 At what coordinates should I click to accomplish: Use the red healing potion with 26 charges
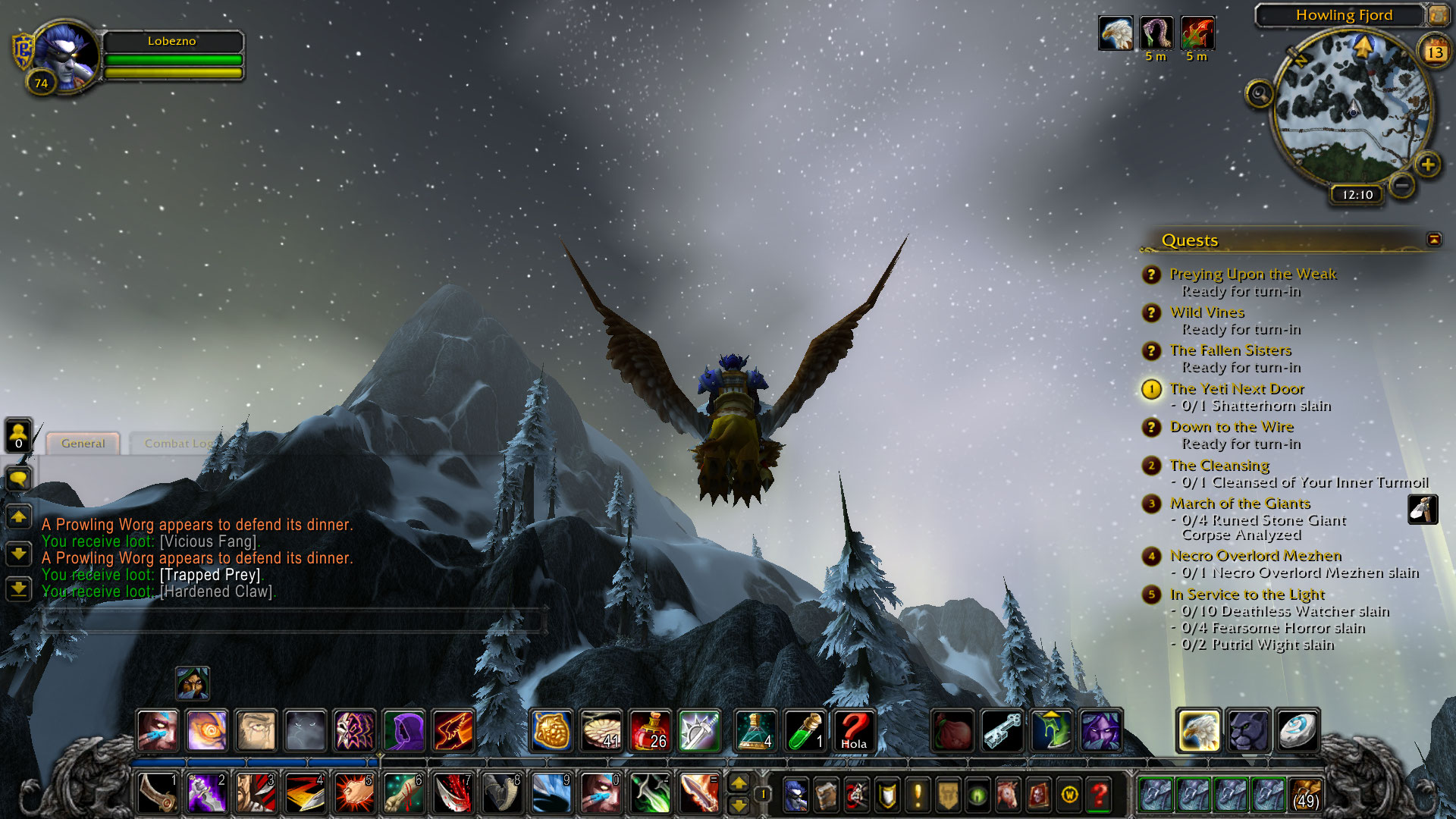click(650, 730)
